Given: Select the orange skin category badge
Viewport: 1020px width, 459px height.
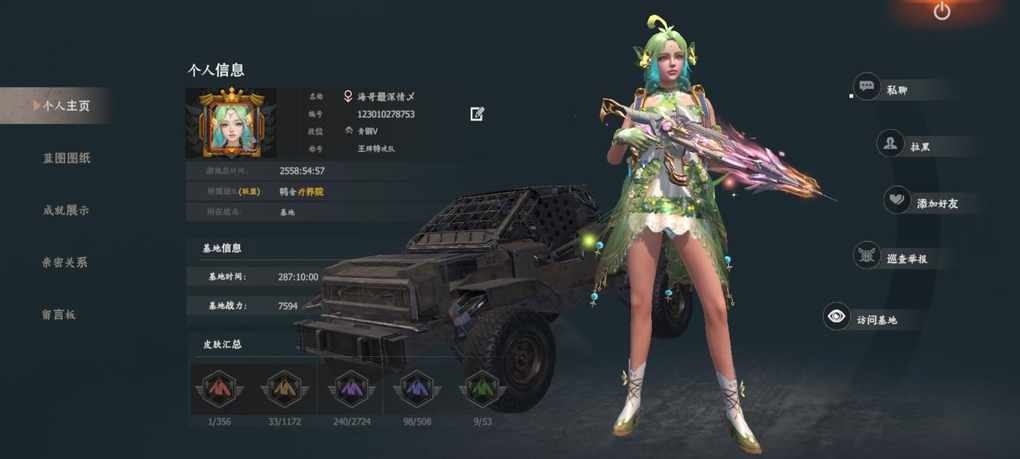Looking at the screenshot, I should click(x=283, y=388).
